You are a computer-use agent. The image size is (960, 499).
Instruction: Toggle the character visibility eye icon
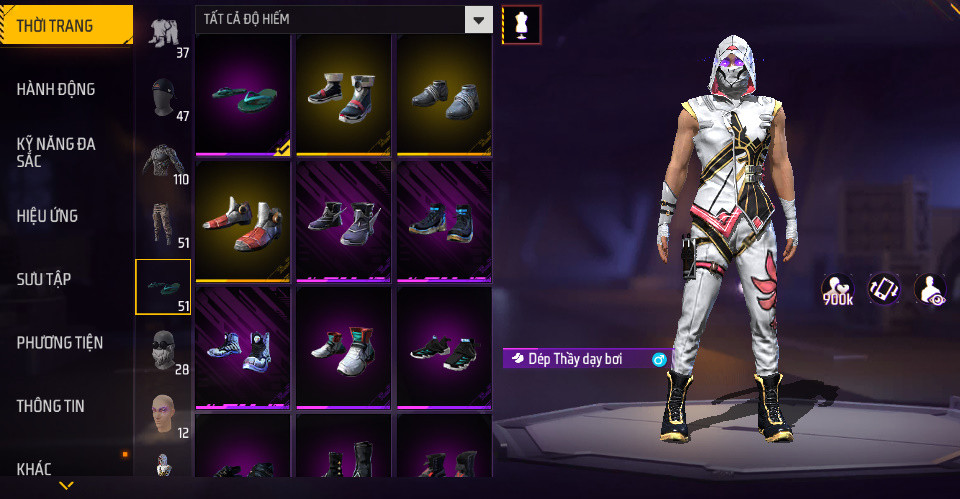click(x=930, y=289)
